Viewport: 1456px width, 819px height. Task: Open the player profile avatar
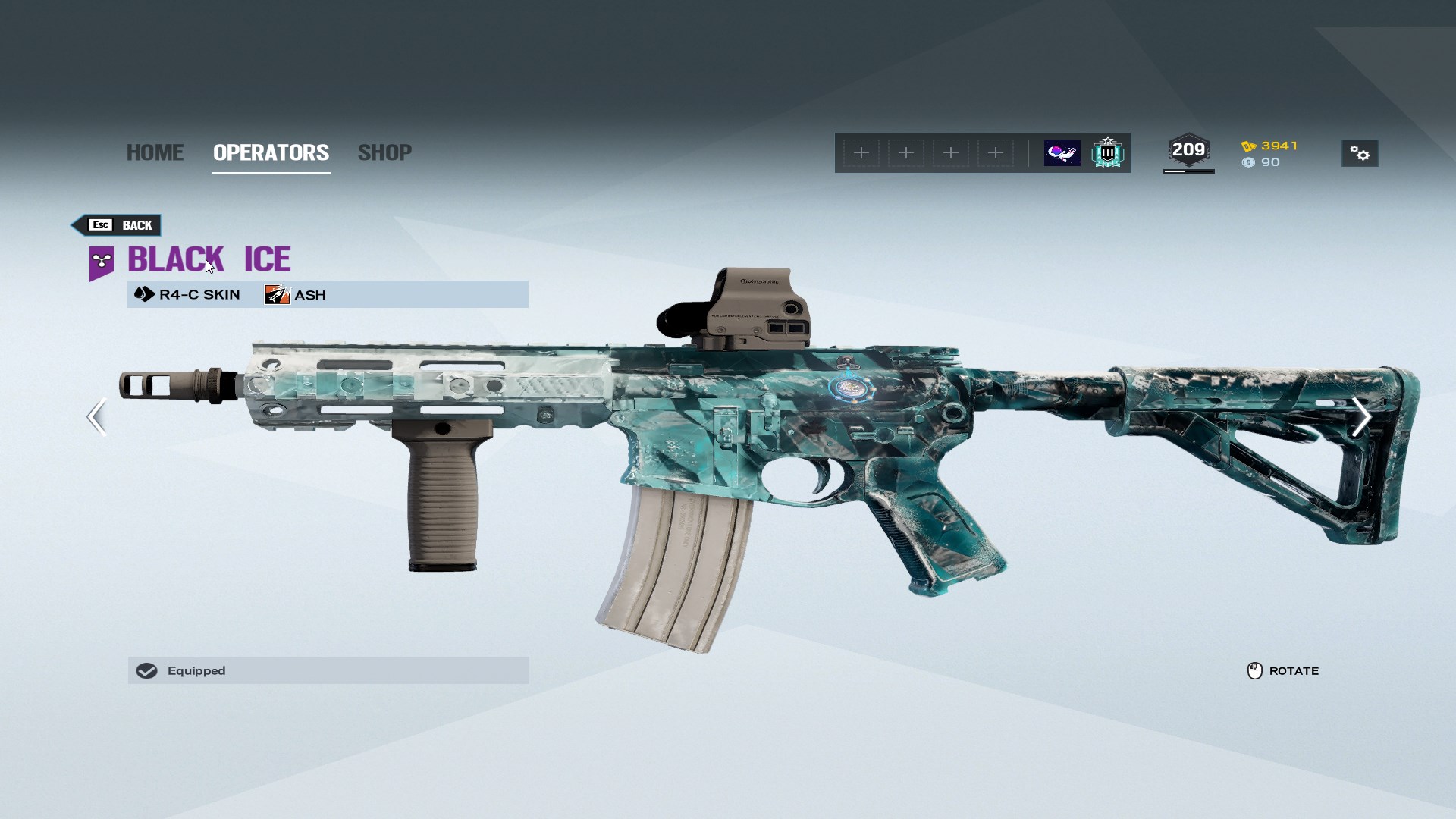pos(1062,153)
